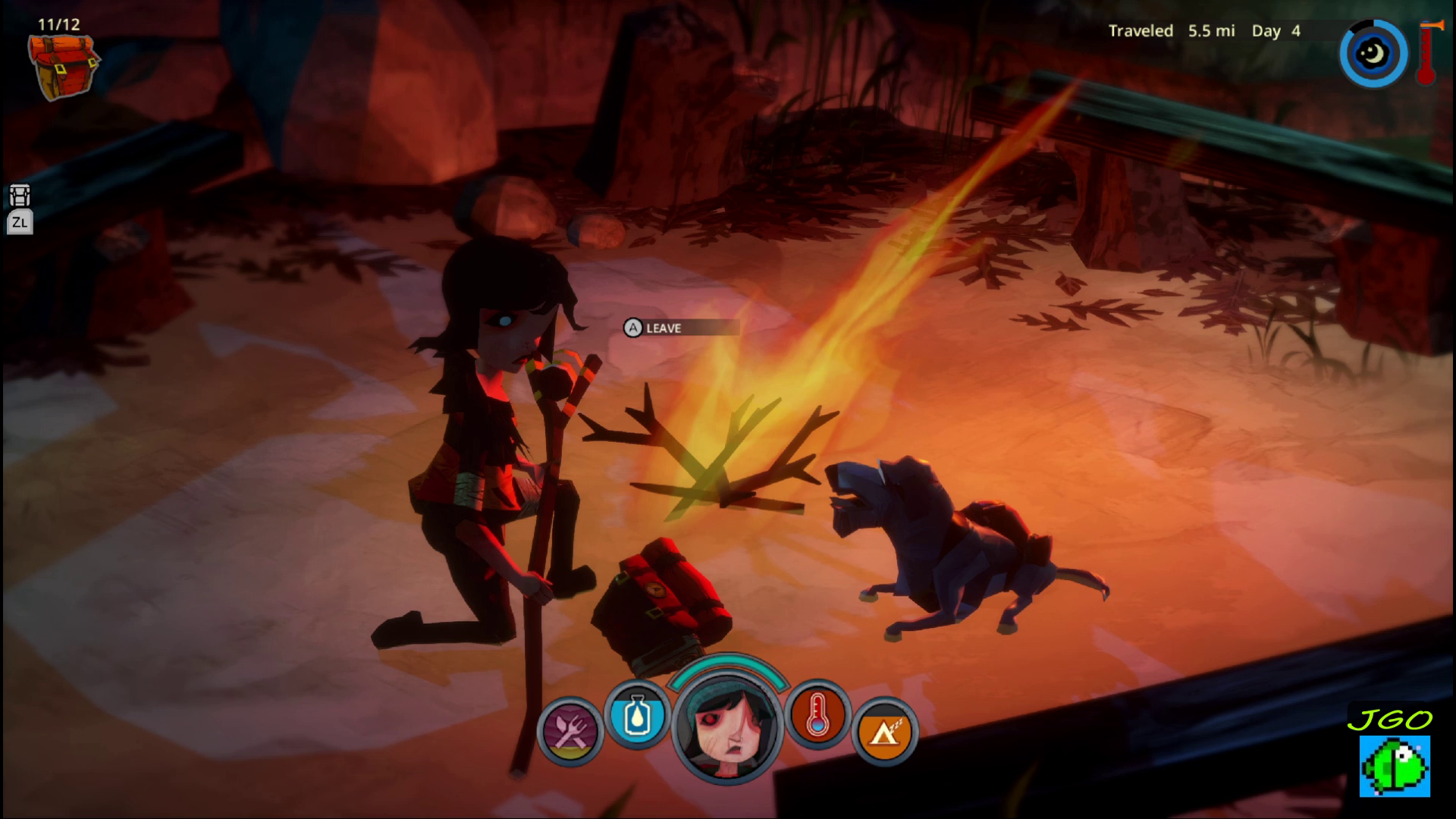Click the night moon clock dial
This screenshot has height=819, width=1456.
coord(1373,54)
